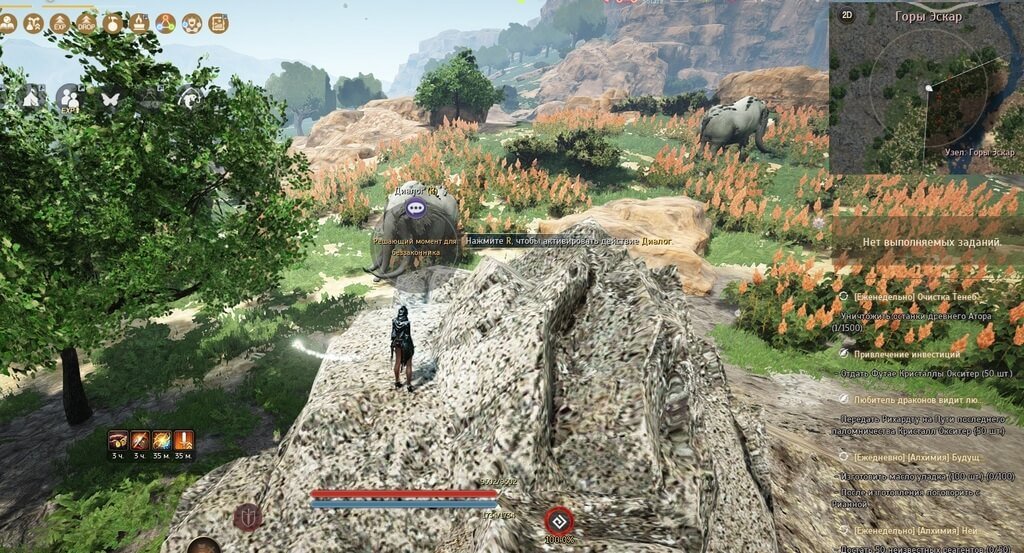Image resolution: width=1024 pixels, height=553 pixels.
Task: Select the tent camp icon
Action: [29, 97]
